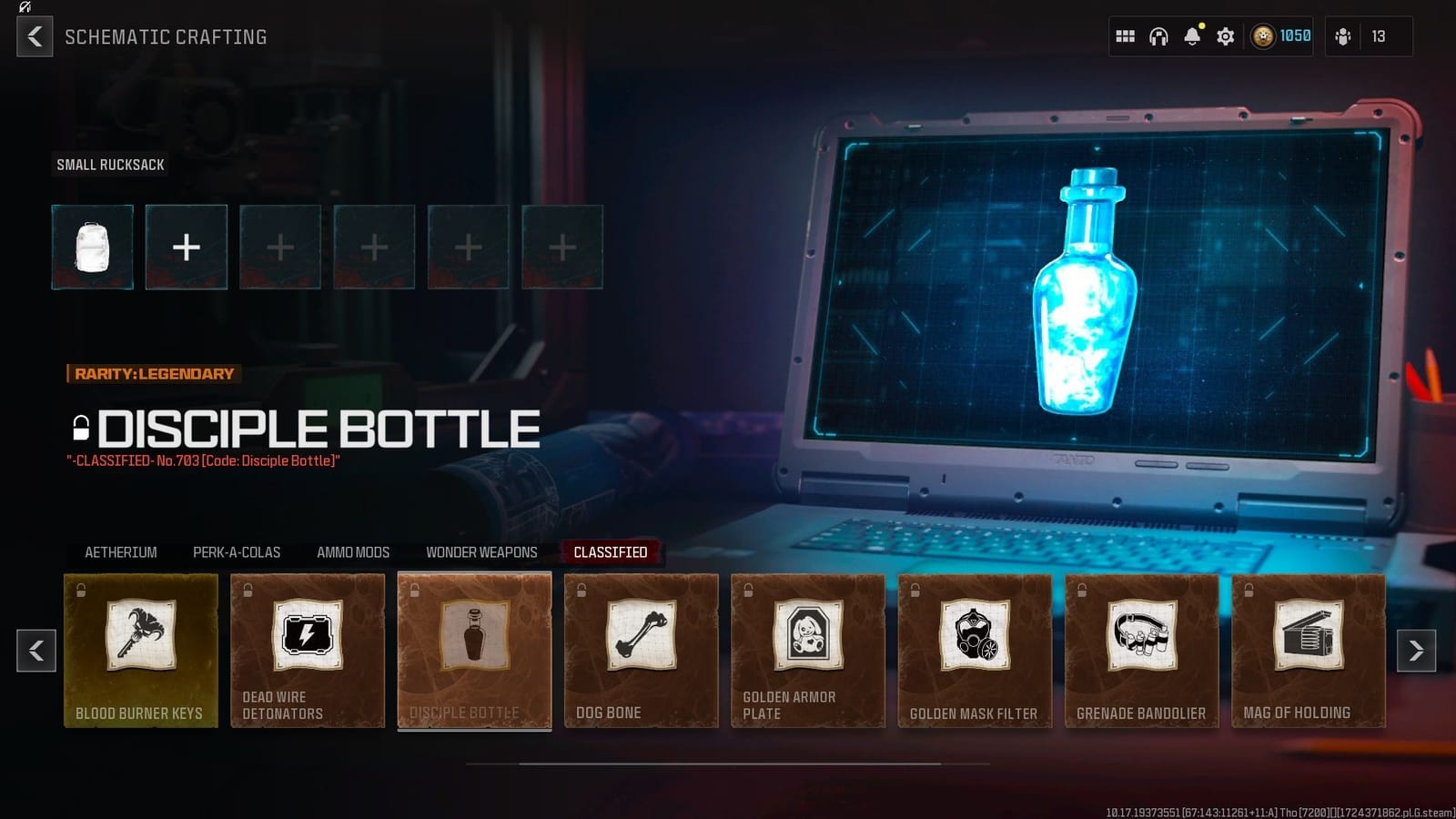This screenshot has height=819, width=1456.
Task: Open the settings gear icon
Action: click(1225, 36)
